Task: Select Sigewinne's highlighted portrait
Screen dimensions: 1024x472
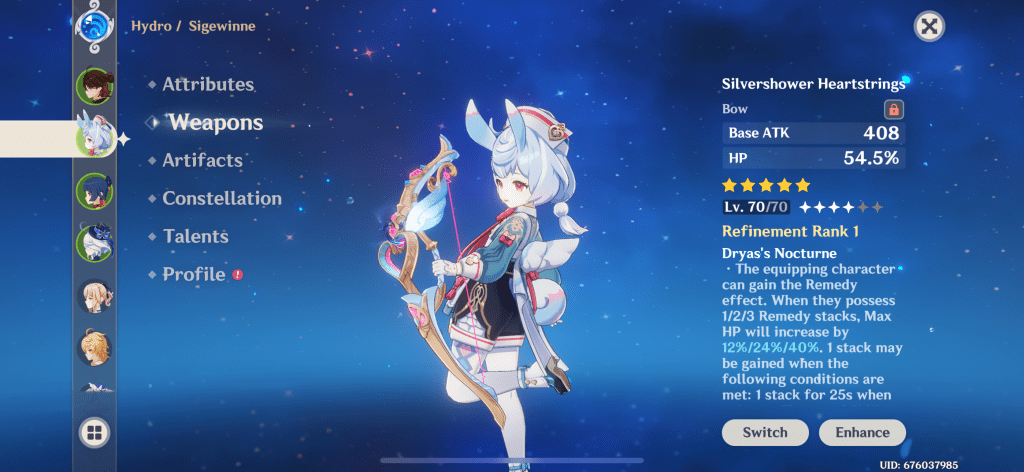Action: 94,138
